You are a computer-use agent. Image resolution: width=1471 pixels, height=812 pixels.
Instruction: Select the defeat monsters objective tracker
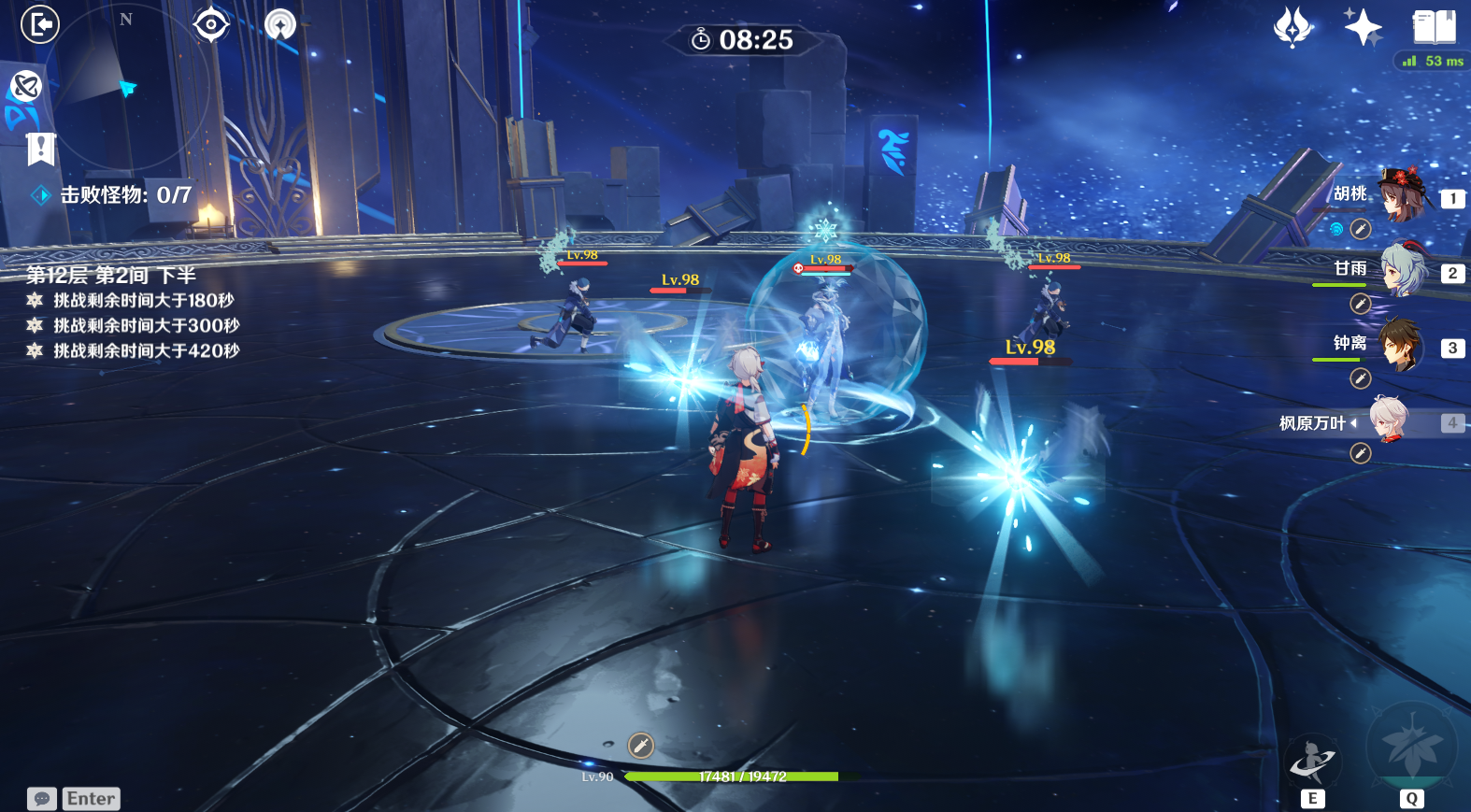point(125,195)
